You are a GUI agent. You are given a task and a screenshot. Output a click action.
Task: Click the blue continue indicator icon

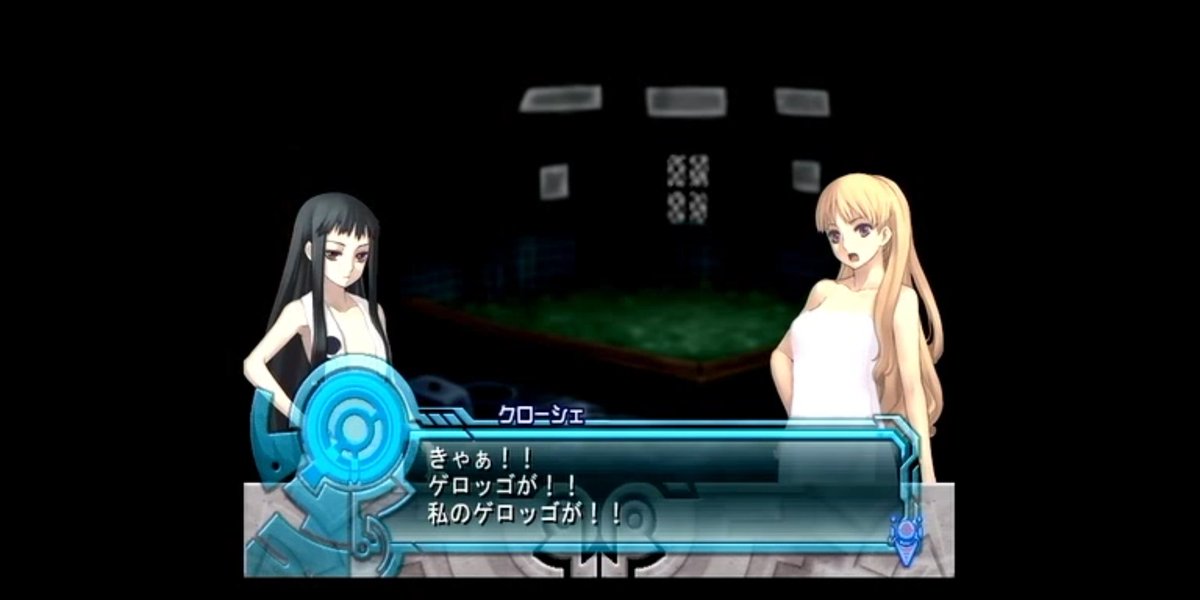pos(907,535)
